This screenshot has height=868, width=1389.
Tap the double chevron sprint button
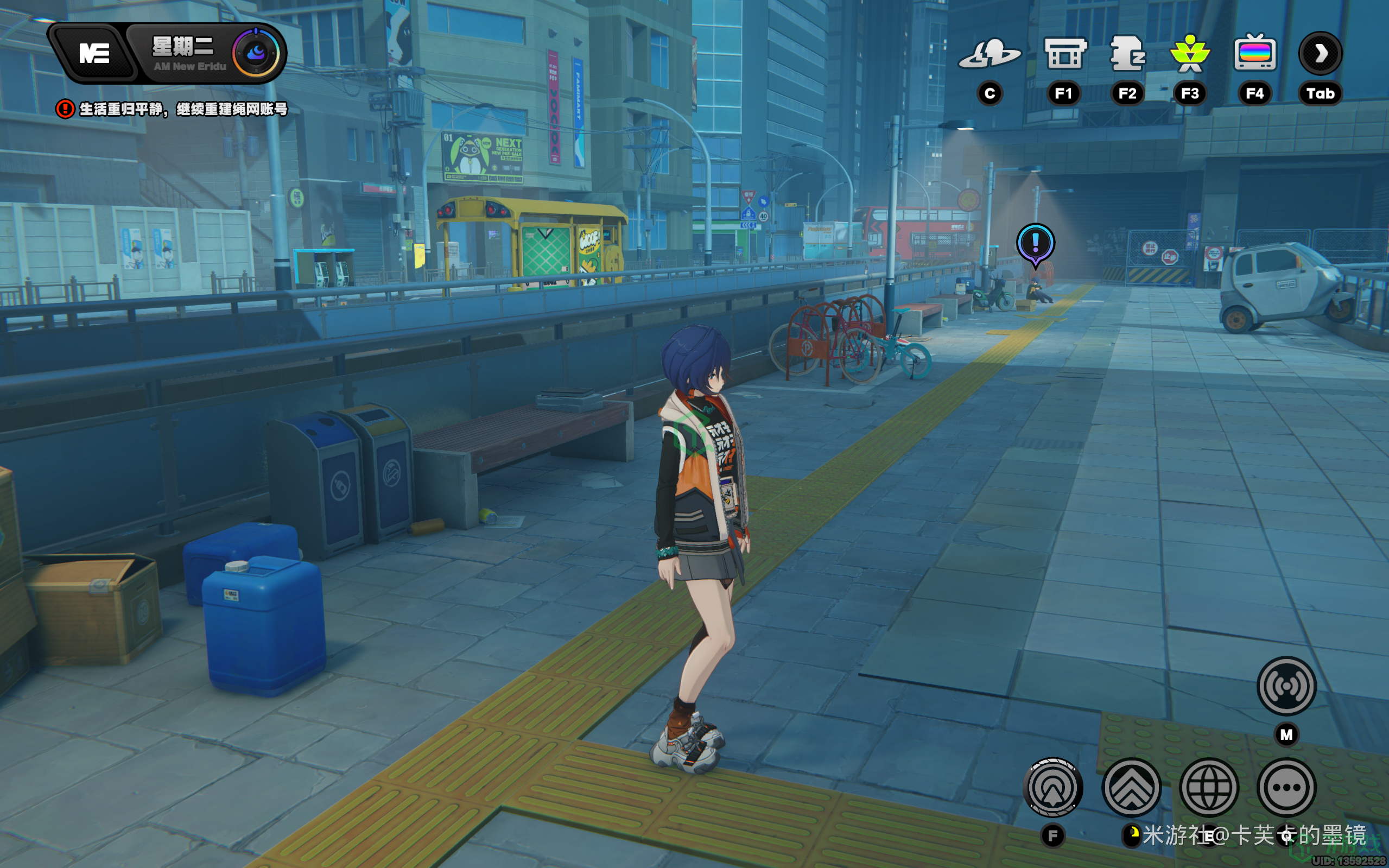click(1131, 787)
